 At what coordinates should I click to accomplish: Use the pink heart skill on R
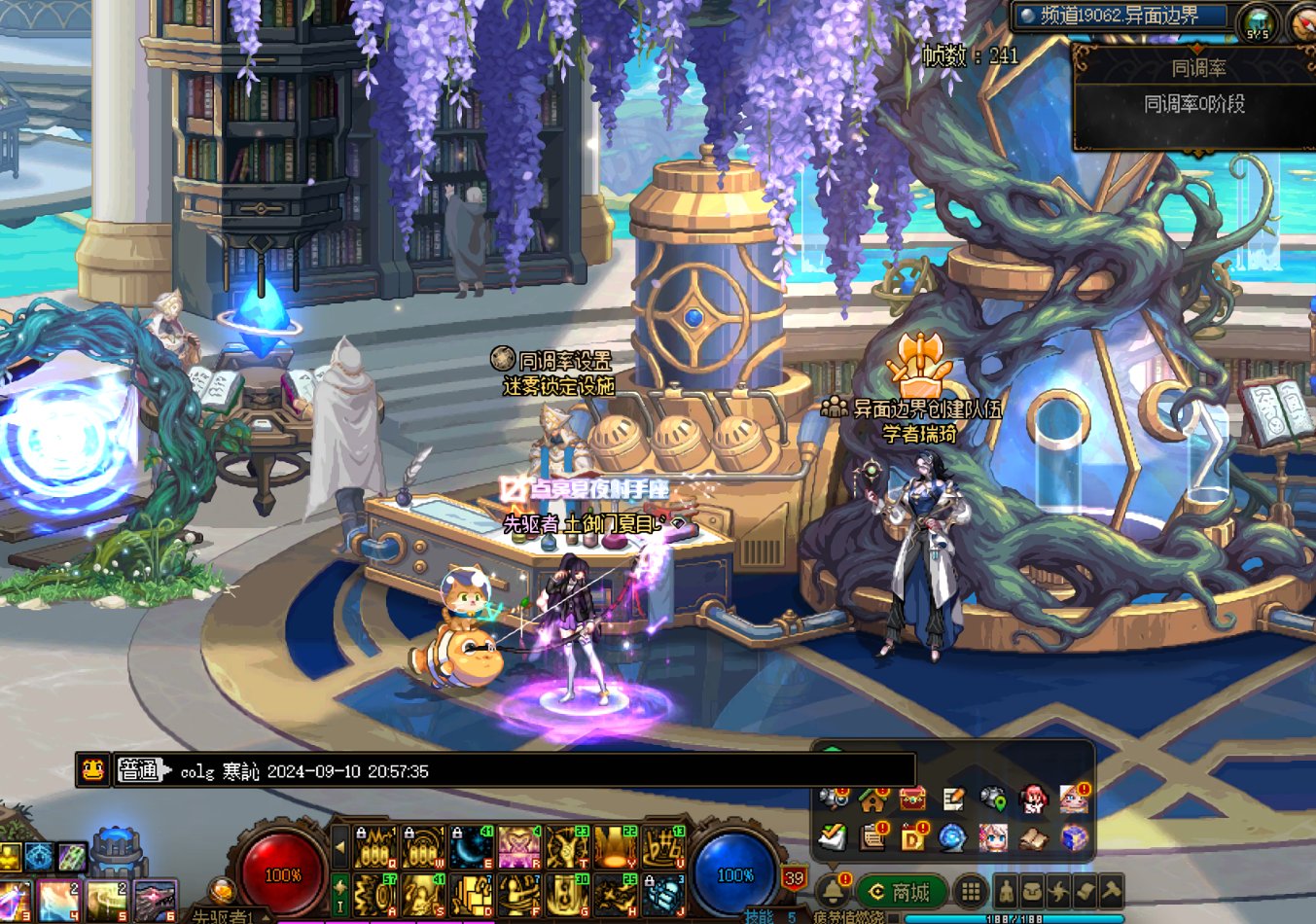[x=519, y=848]
